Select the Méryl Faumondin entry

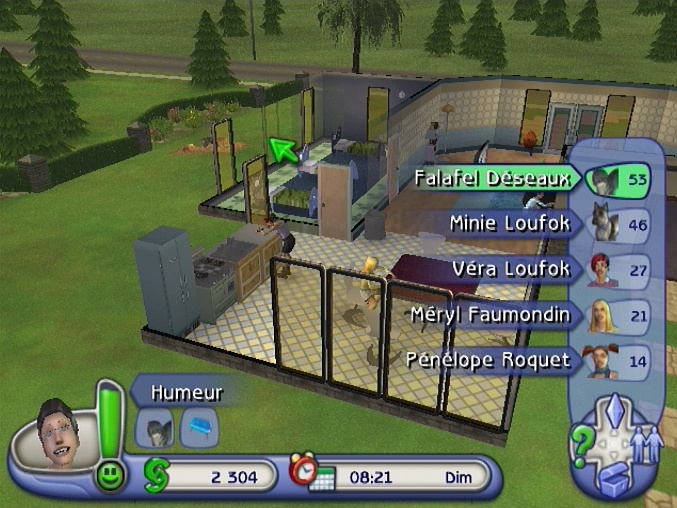[491, 315]
